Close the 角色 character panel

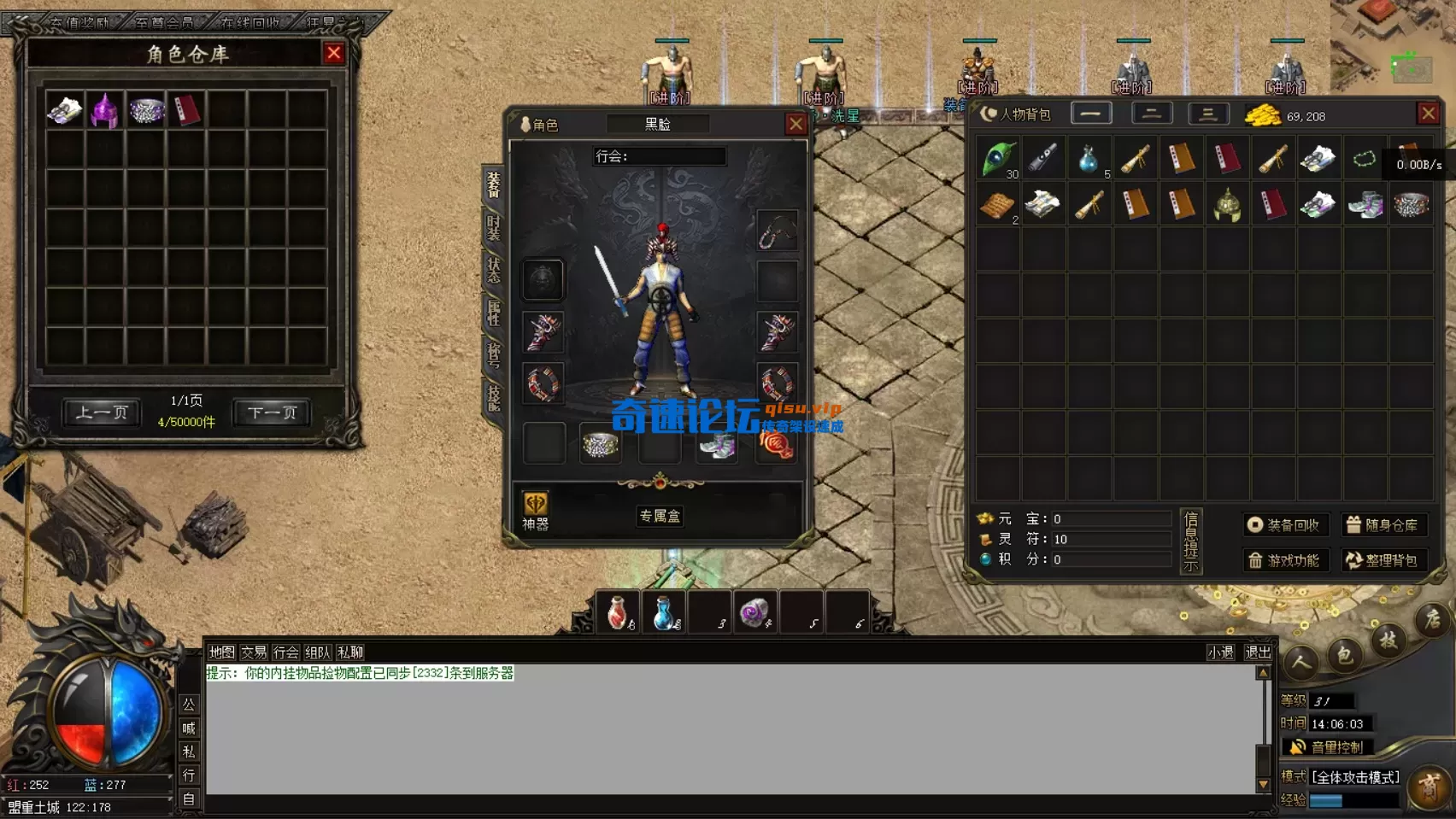click(796, 125)
